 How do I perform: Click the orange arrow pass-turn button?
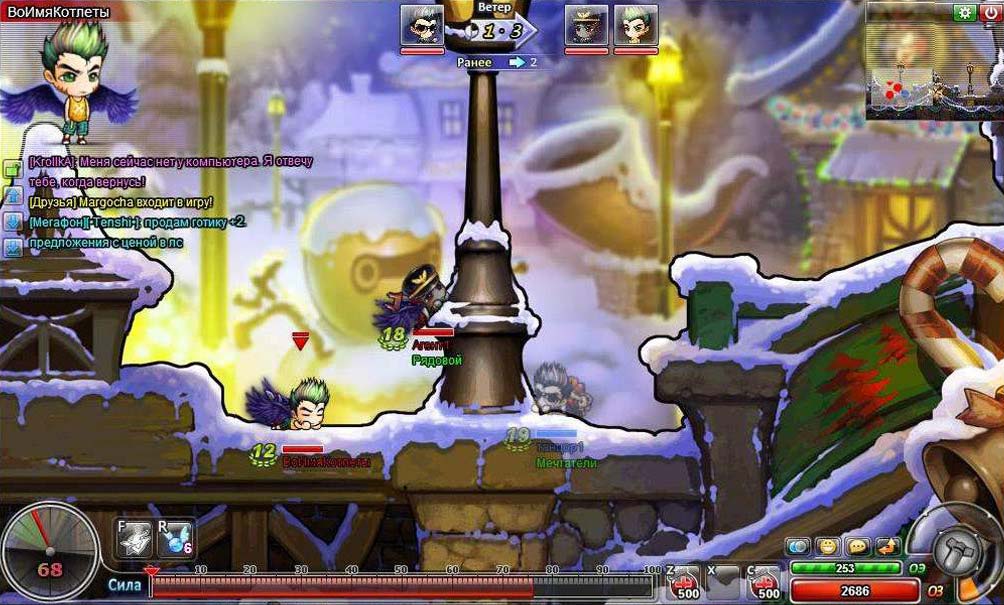click(887, 546)
